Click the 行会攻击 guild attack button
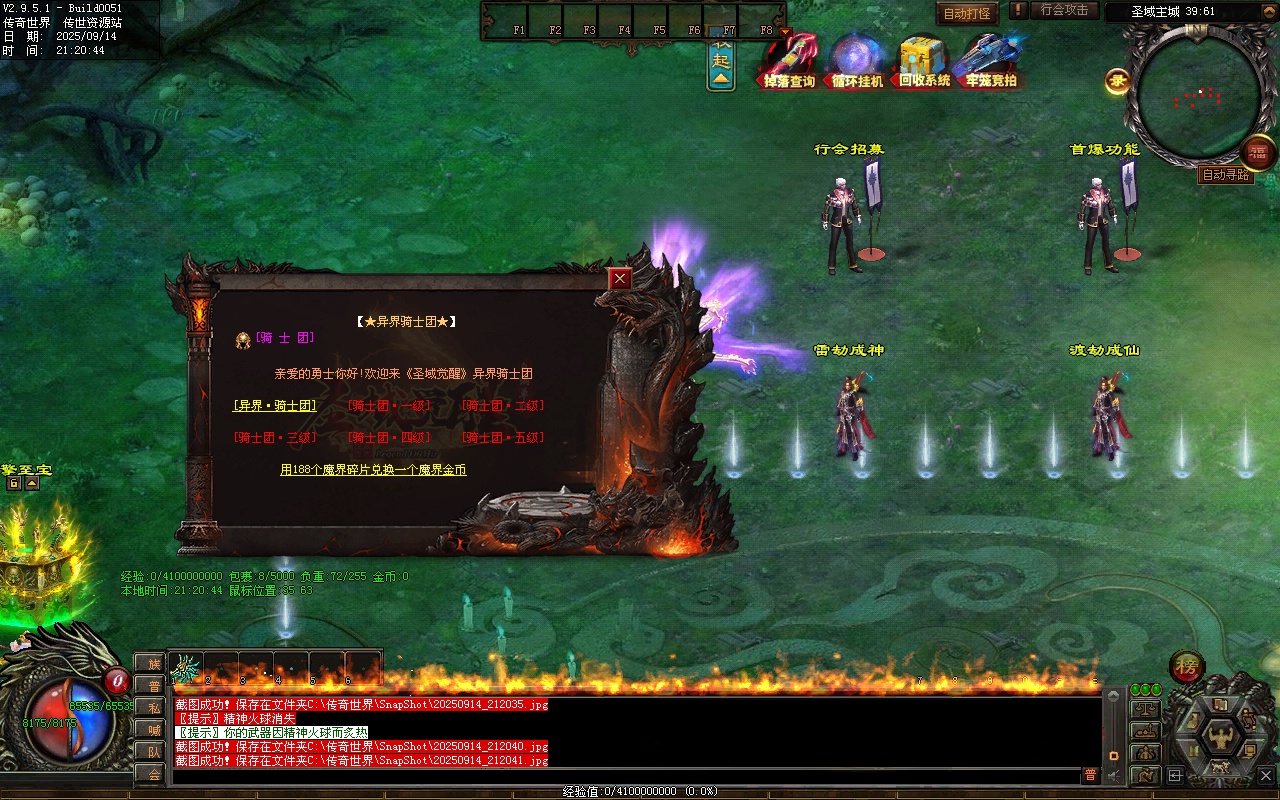This screenshot has height=800, width=1280. coord(1064,10)
